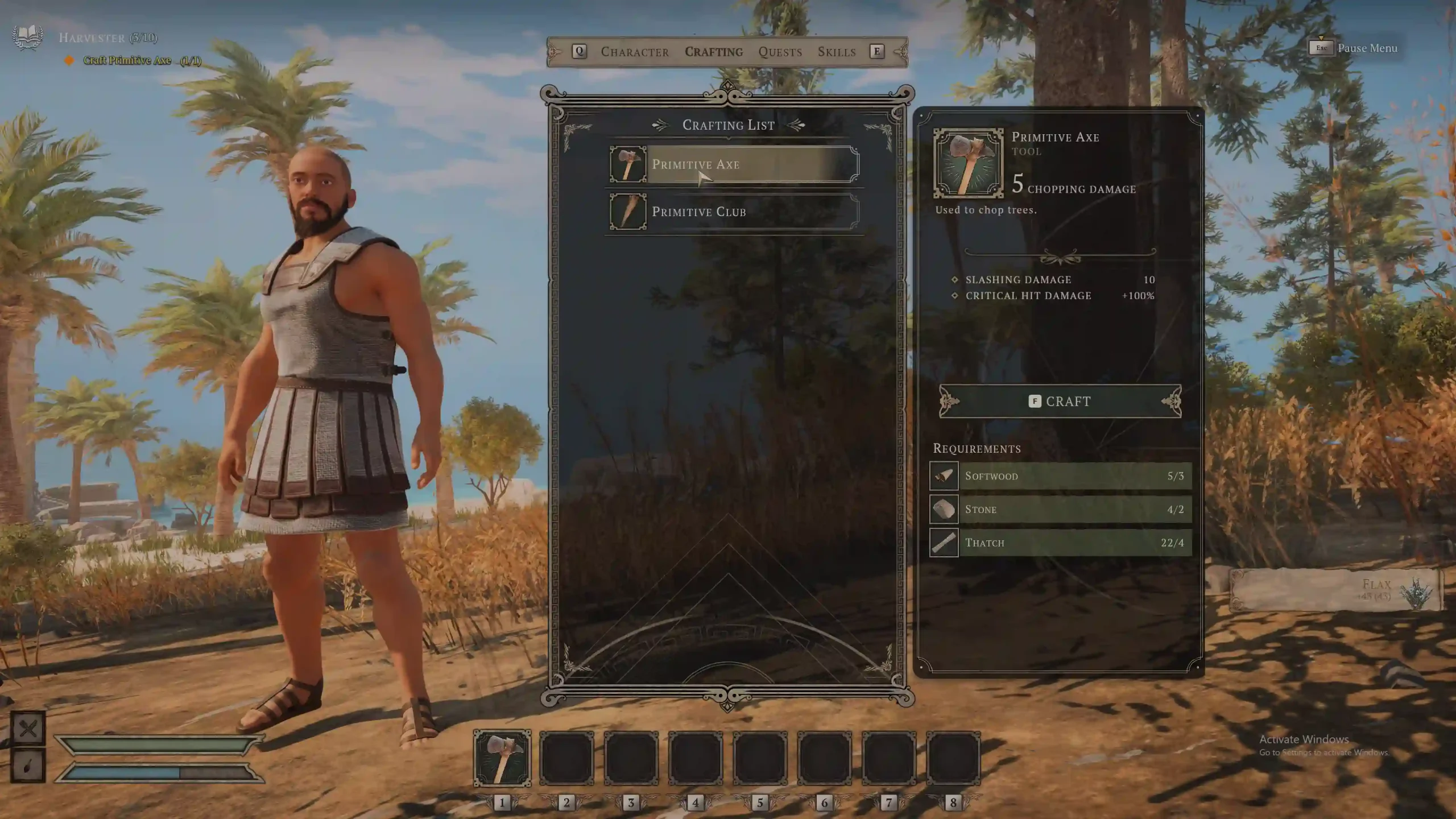Select the Stone requirement row
The image size is (1456, 819).
pos(1060,509)
